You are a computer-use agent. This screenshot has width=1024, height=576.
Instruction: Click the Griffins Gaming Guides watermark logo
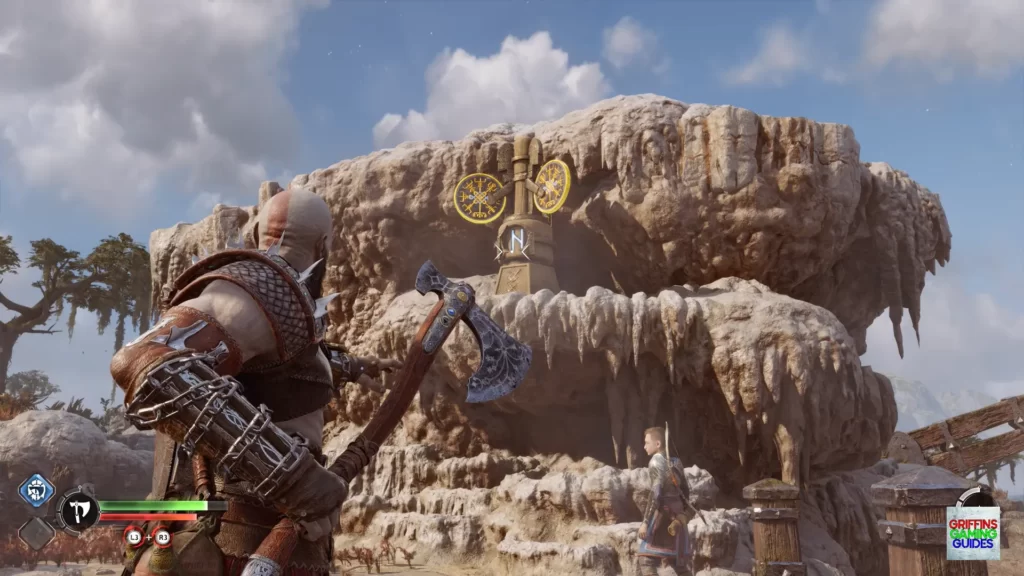(972, 532)
